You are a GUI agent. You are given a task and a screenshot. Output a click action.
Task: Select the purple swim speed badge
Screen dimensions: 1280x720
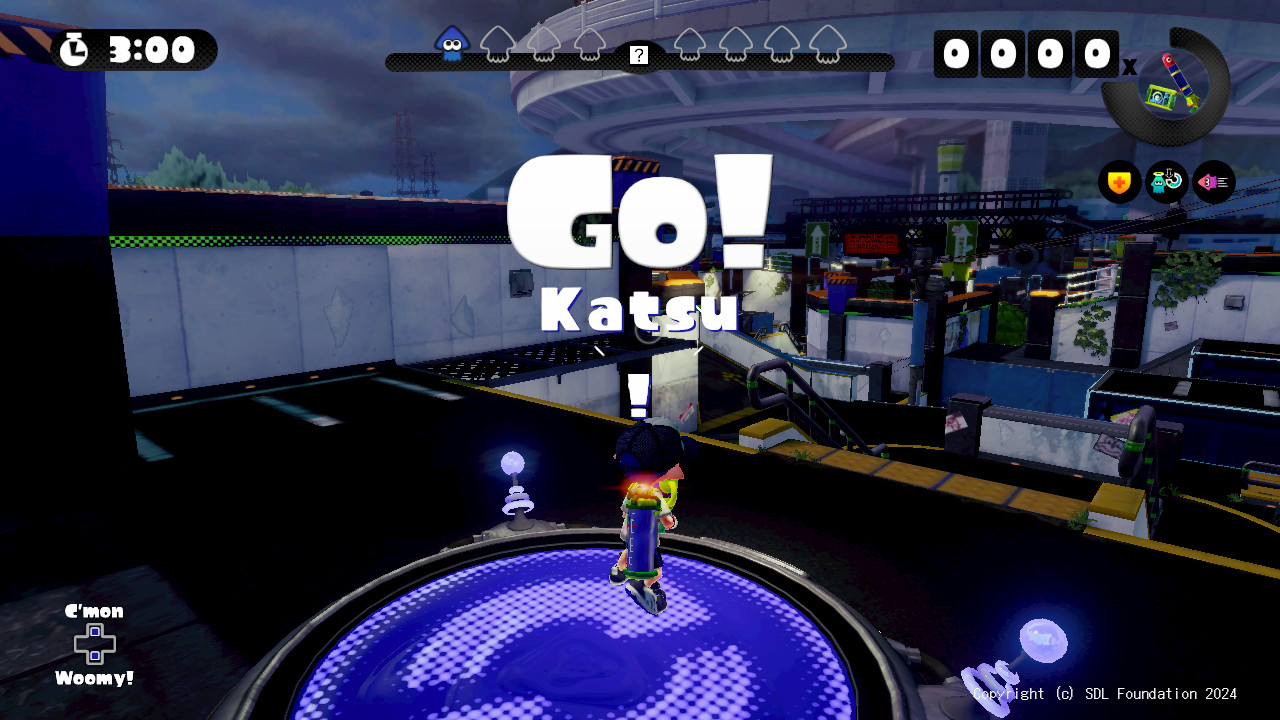point(1212,181)
